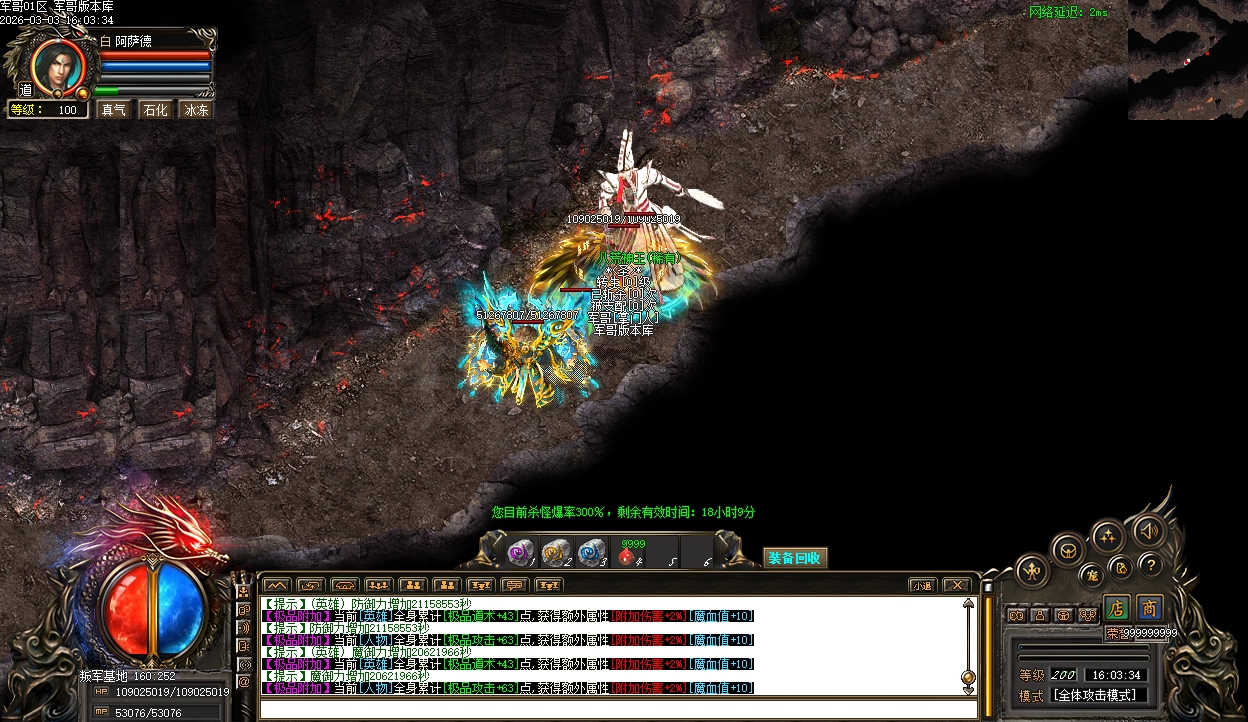
Task: Toggle the 冰冻 freeze button
Action: point(196,110)
